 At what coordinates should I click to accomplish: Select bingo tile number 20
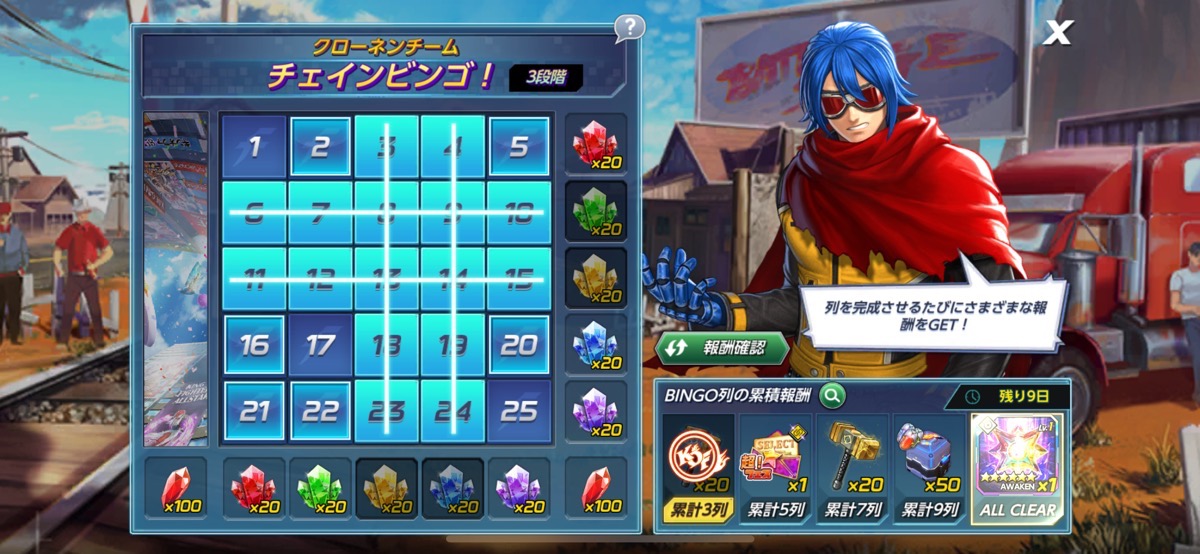[x=518, y=345]
